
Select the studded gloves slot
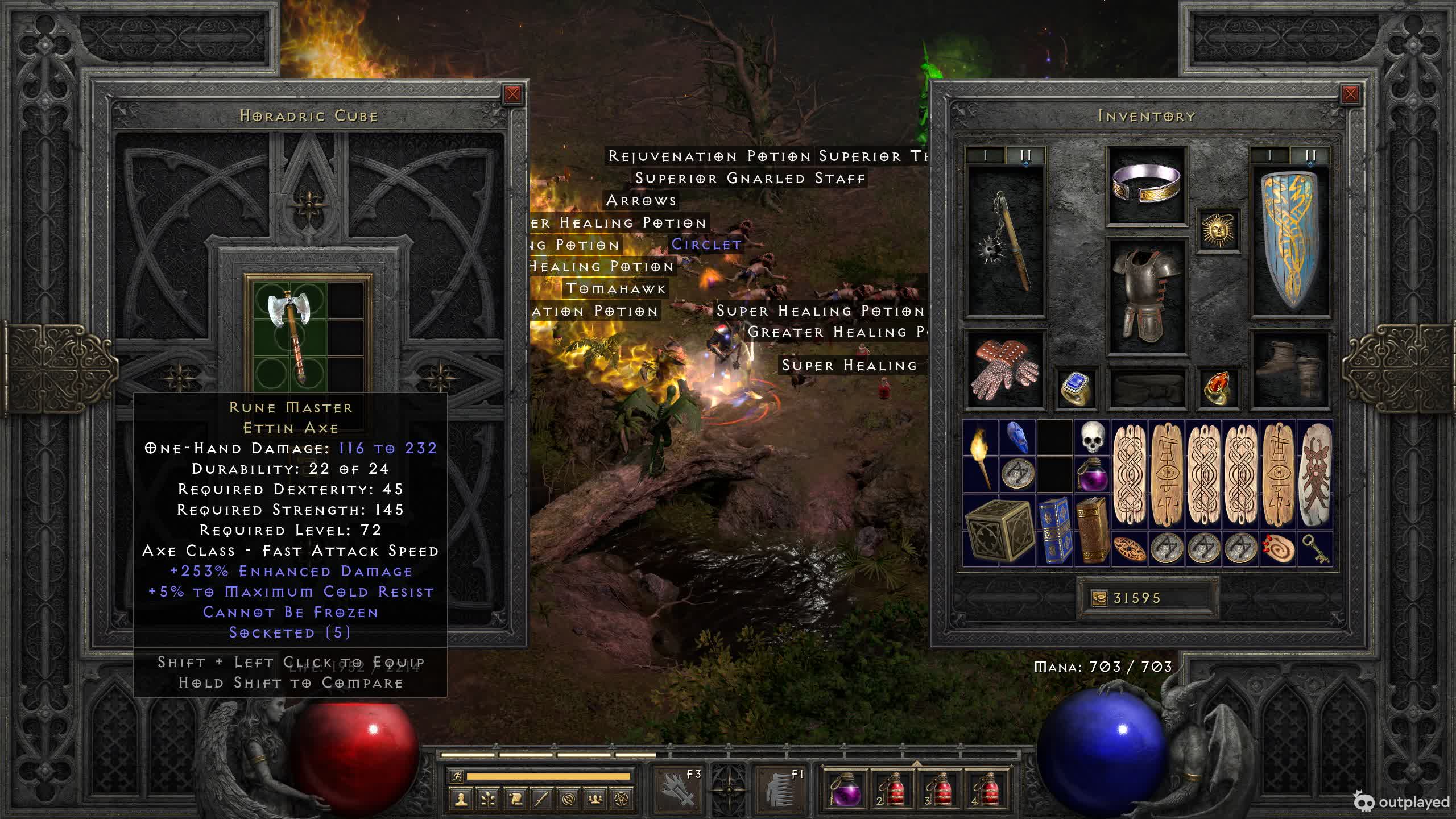[1006, 370]
